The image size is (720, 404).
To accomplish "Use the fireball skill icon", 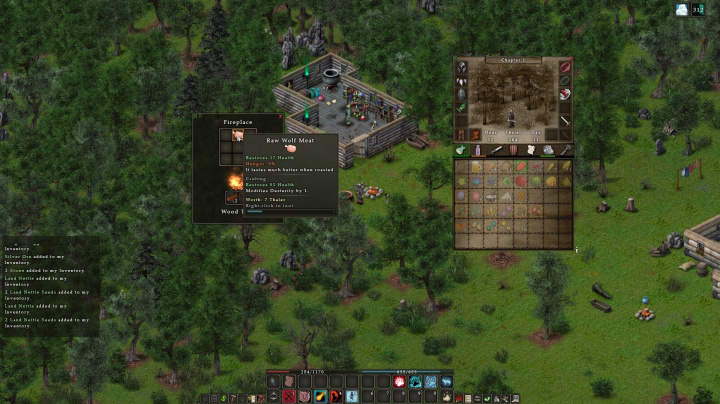I will [x=320, y=397].
